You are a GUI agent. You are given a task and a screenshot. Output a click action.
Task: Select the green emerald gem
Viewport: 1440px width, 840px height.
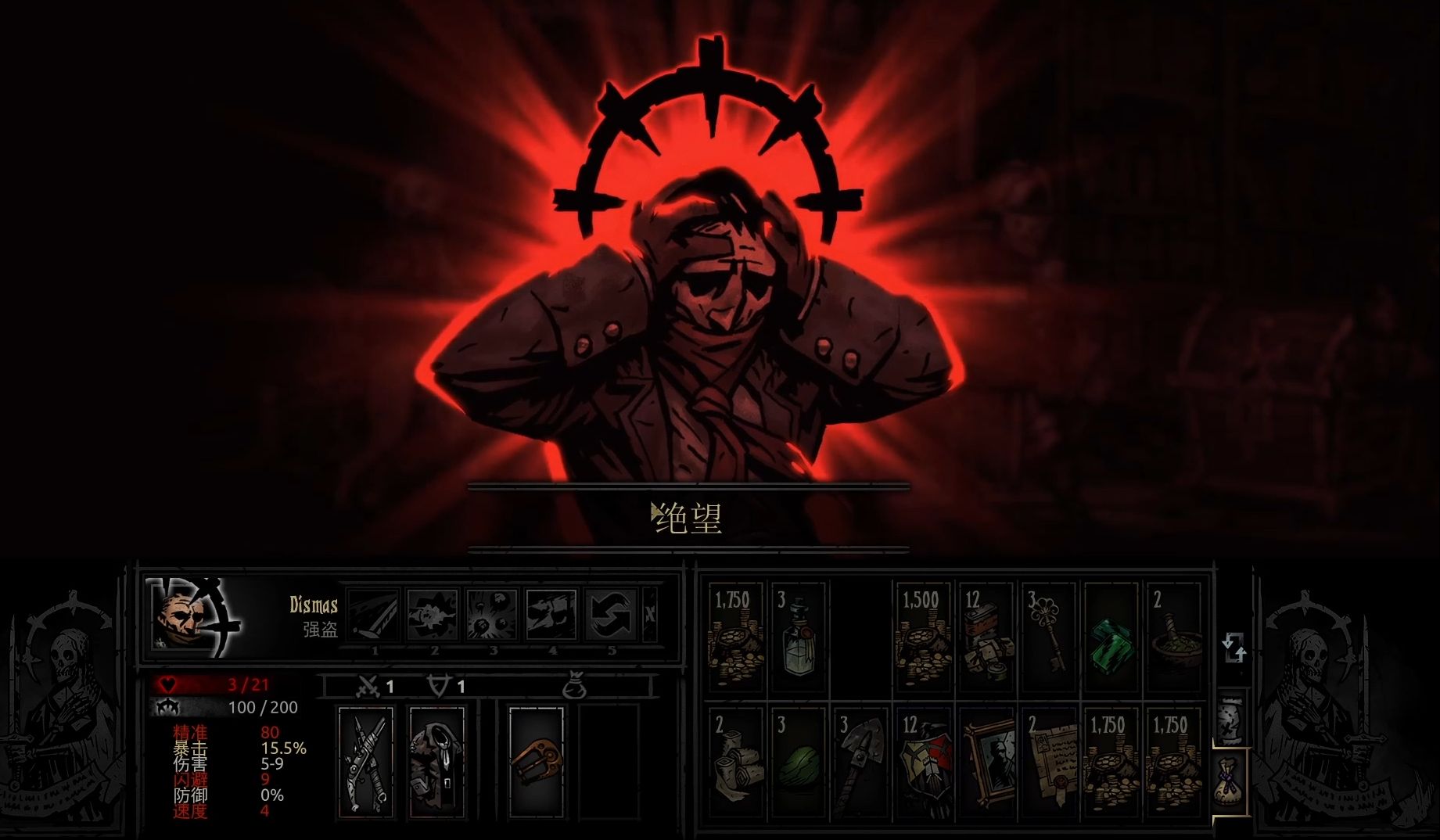click(1111, 637)
